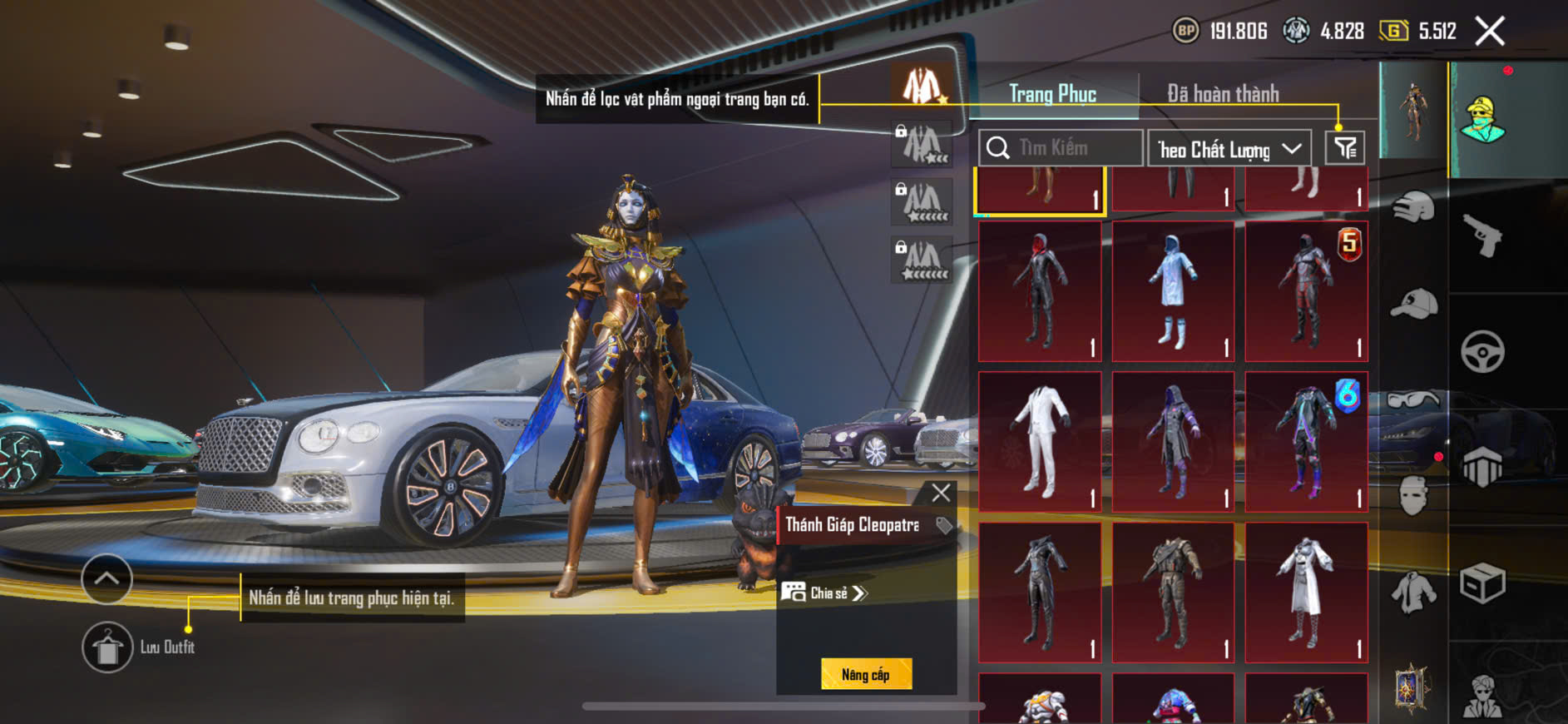
Task: Open the Đã hoàn thành tab
Action: click(x=1222, y=94)
